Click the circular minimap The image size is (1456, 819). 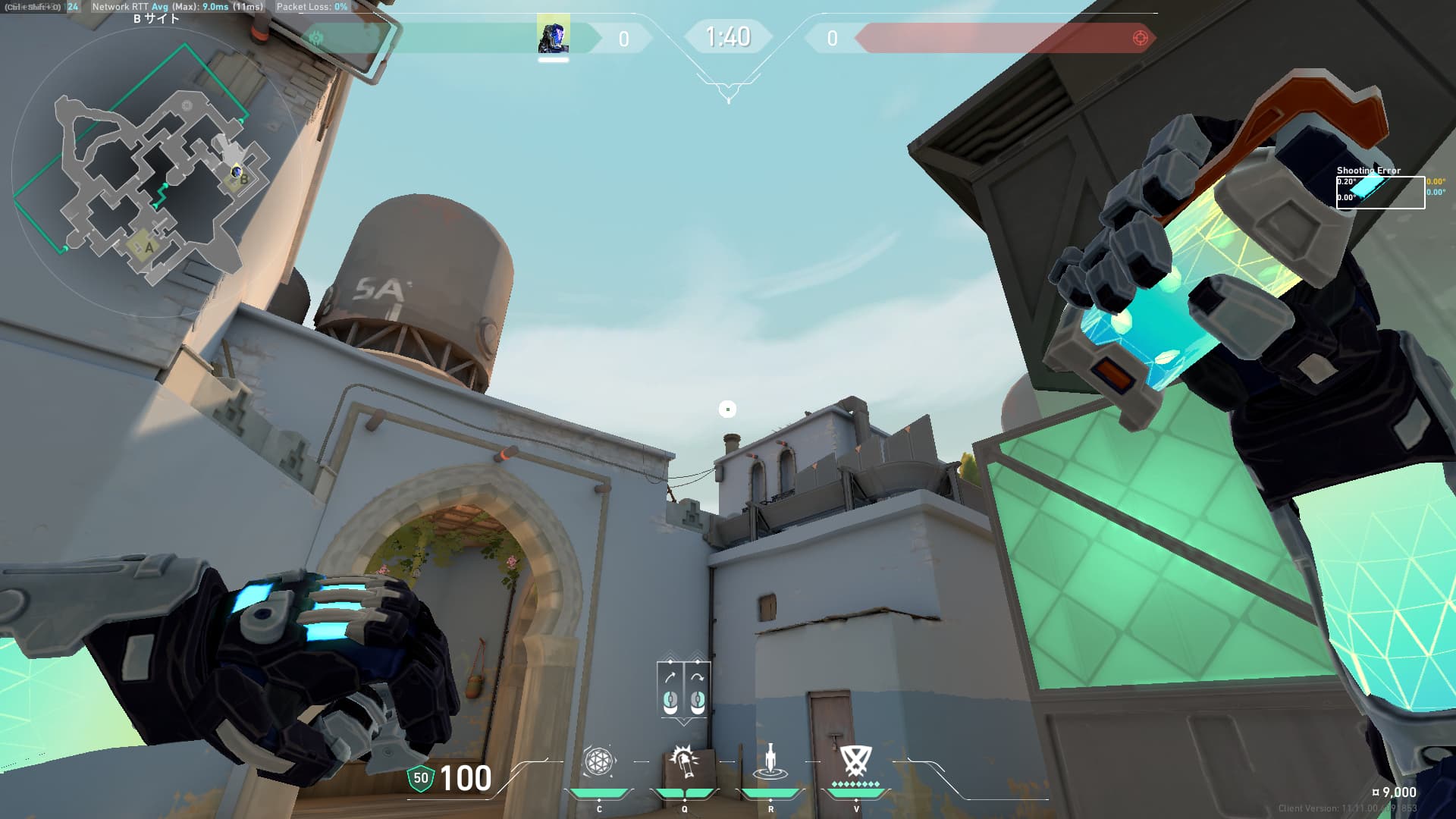point(155,173)
